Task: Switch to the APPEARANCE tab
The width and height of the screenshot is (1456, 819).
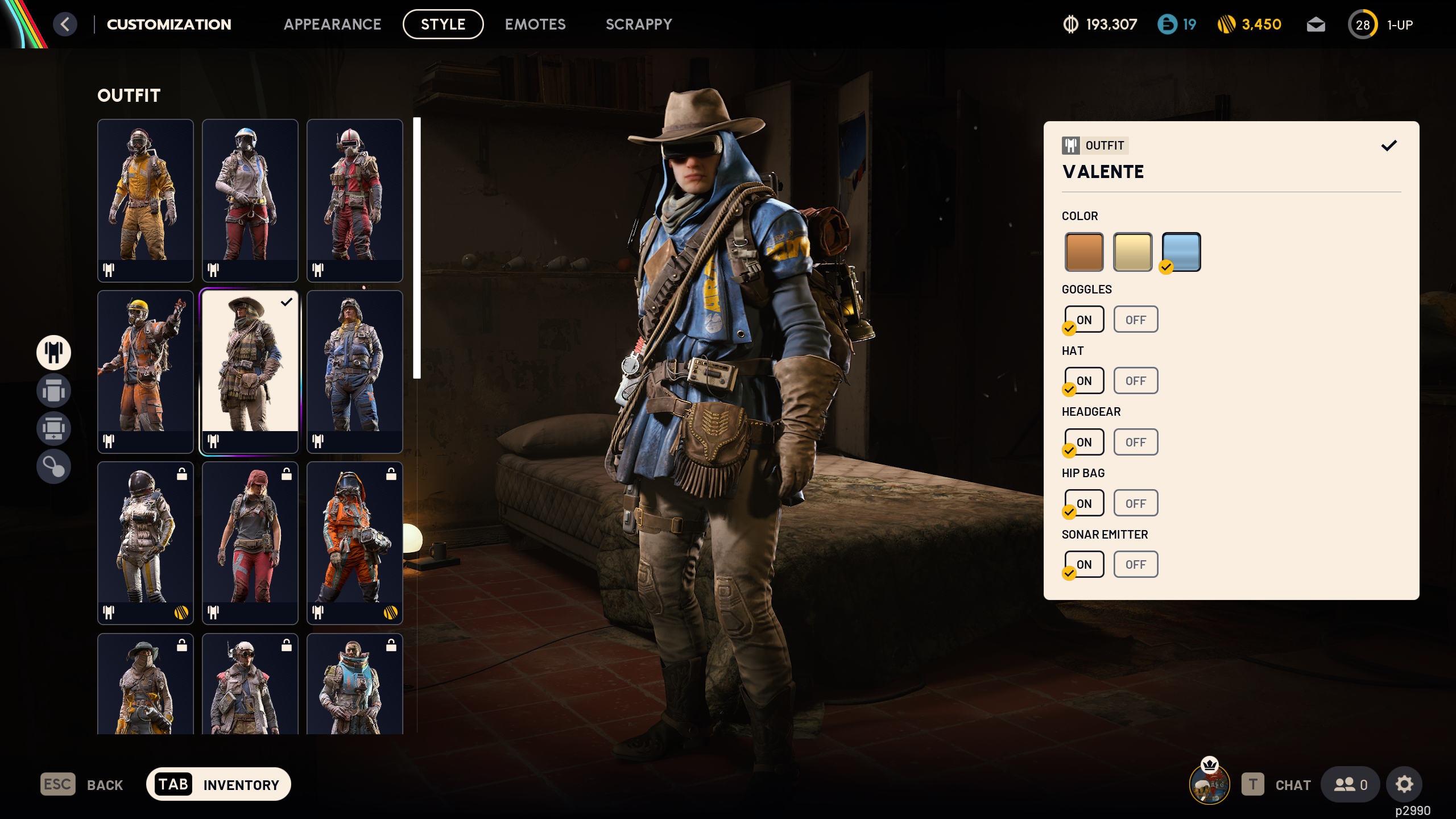Action: 333,24
